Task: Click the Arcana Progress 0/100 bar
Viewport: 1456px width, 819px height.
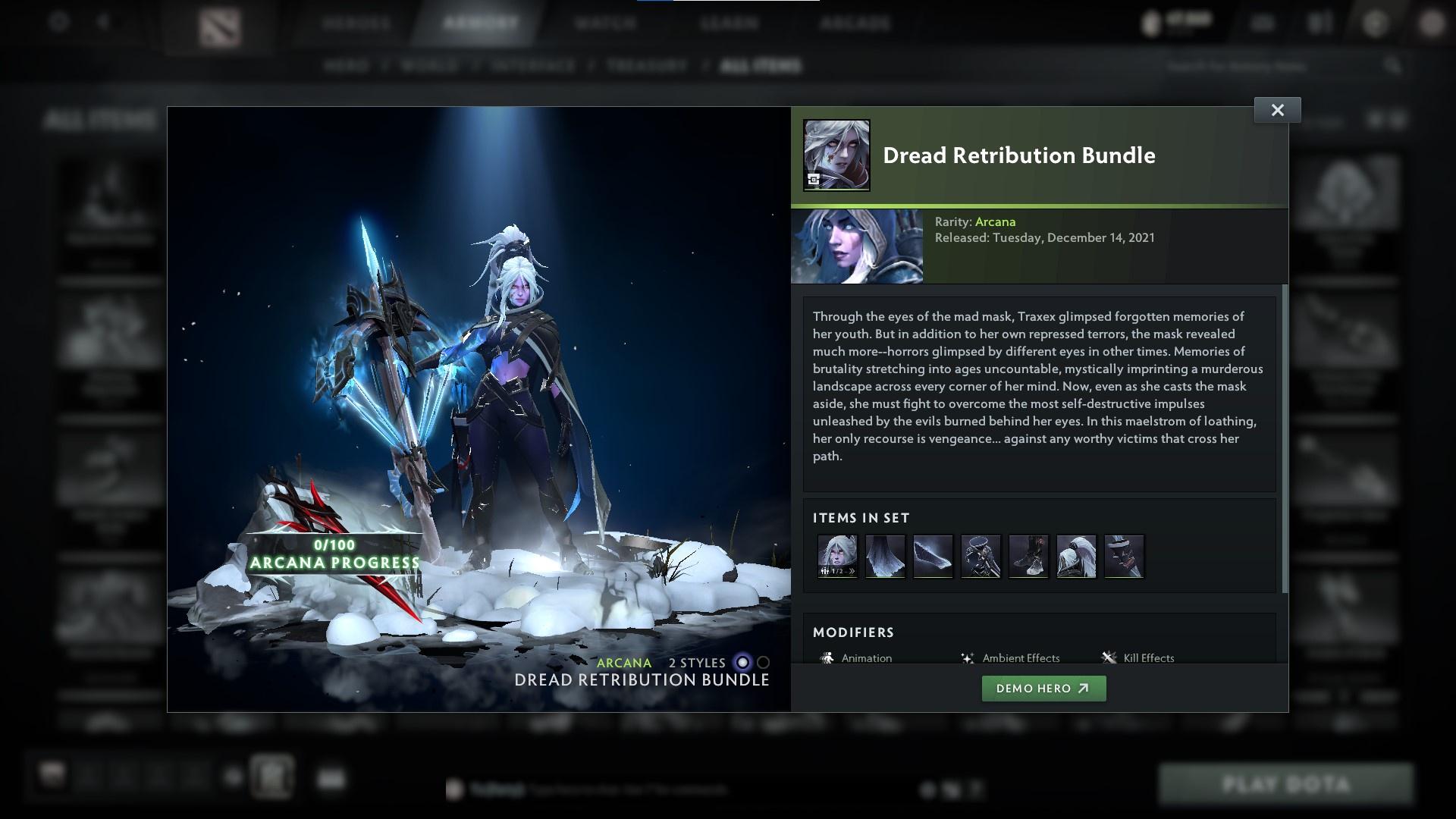Action: pos(334,555)
